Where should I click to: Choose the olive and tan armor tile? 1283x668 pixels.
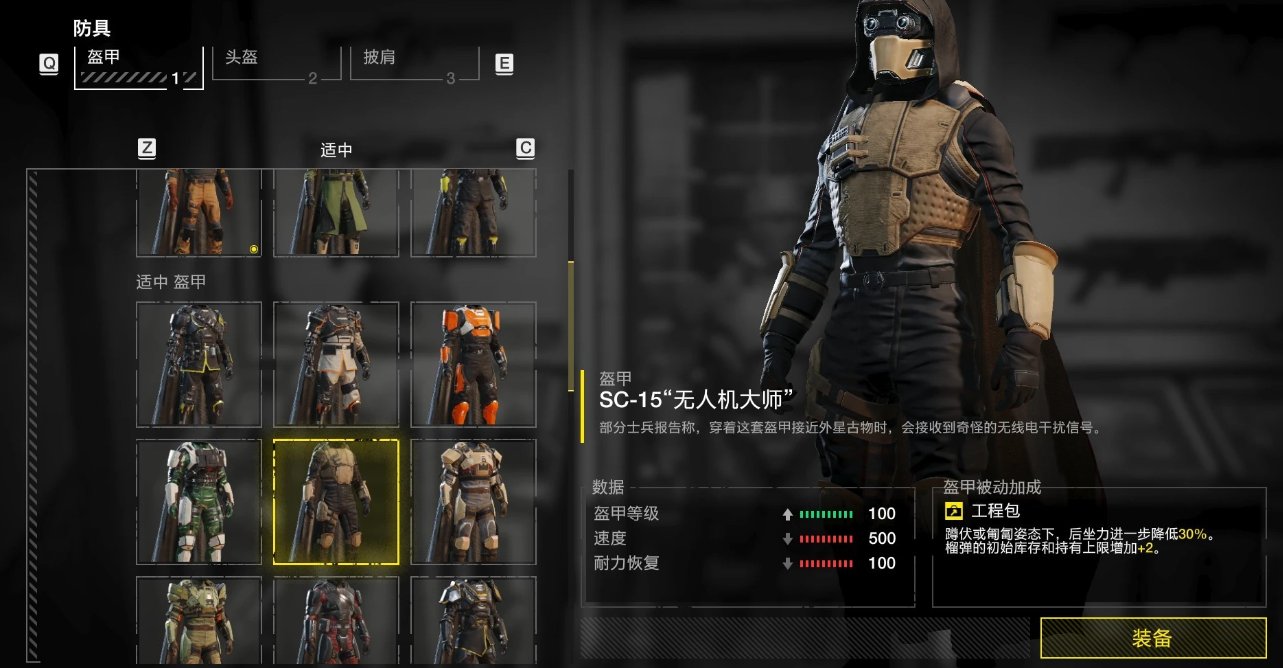tap(199, 620)
